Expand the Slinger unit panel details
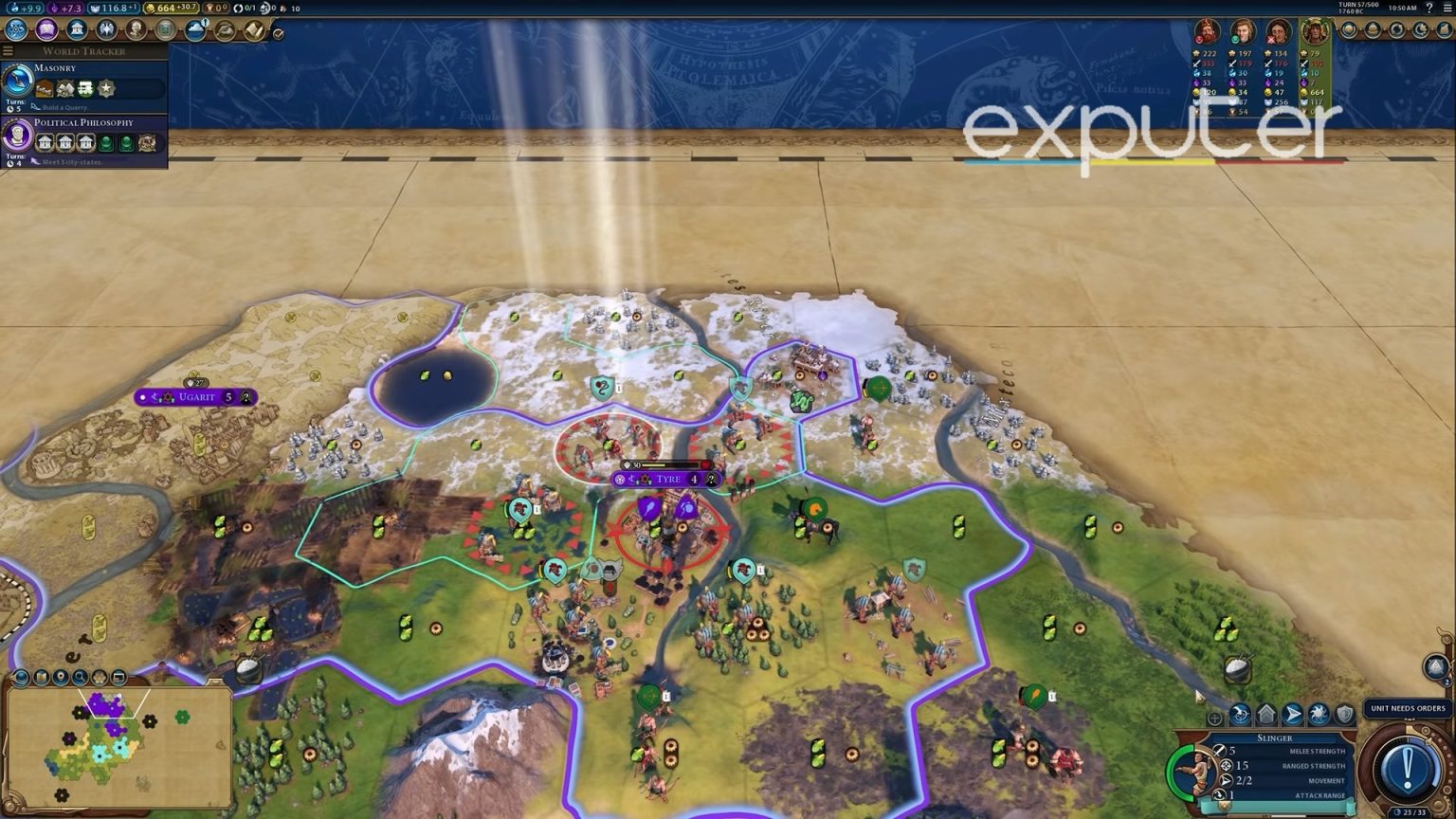The width and height of the screenshot is (1456, 819). click(x=1214, y=718)
